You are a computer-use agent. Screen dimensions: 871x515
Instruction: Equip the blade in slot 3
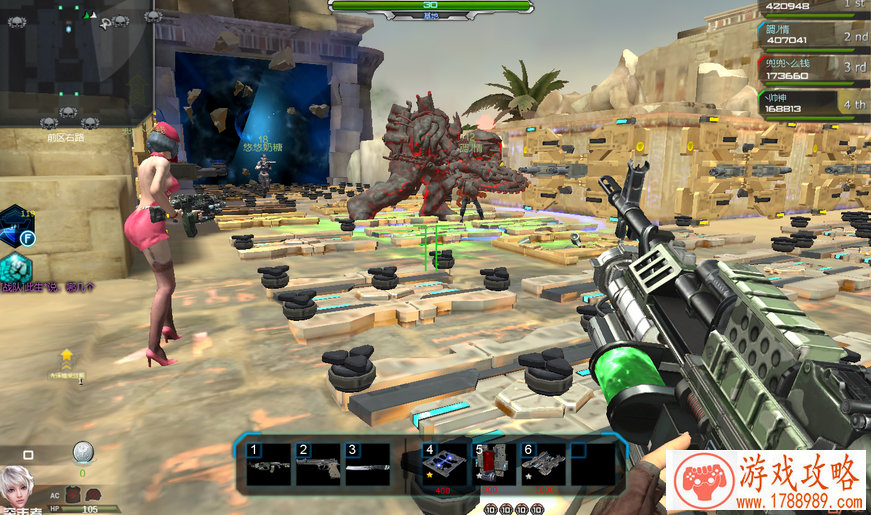[x=366, y=466]
